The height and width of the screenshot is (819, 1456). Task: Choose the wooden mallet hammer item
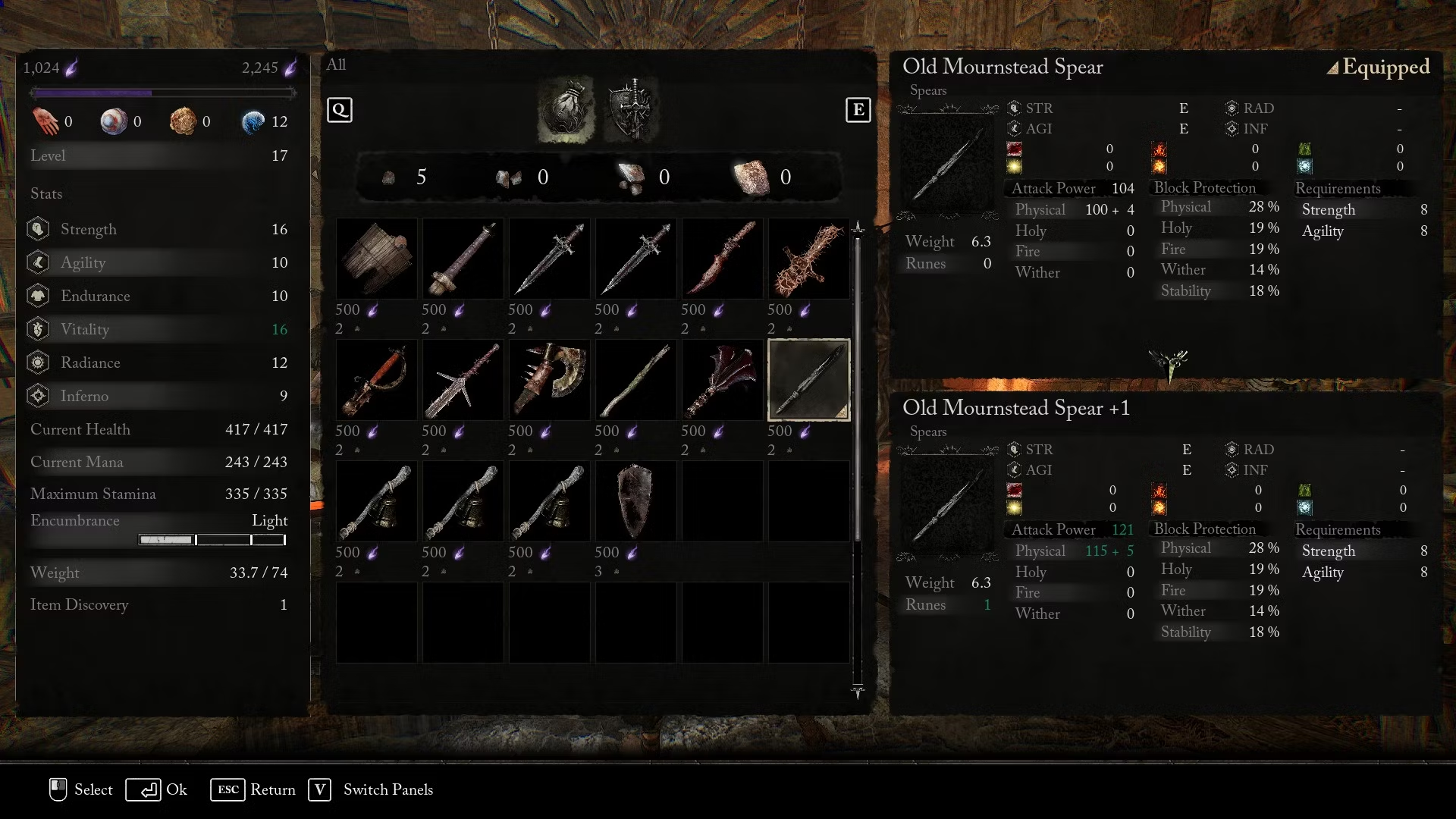[x=463, y=259]
